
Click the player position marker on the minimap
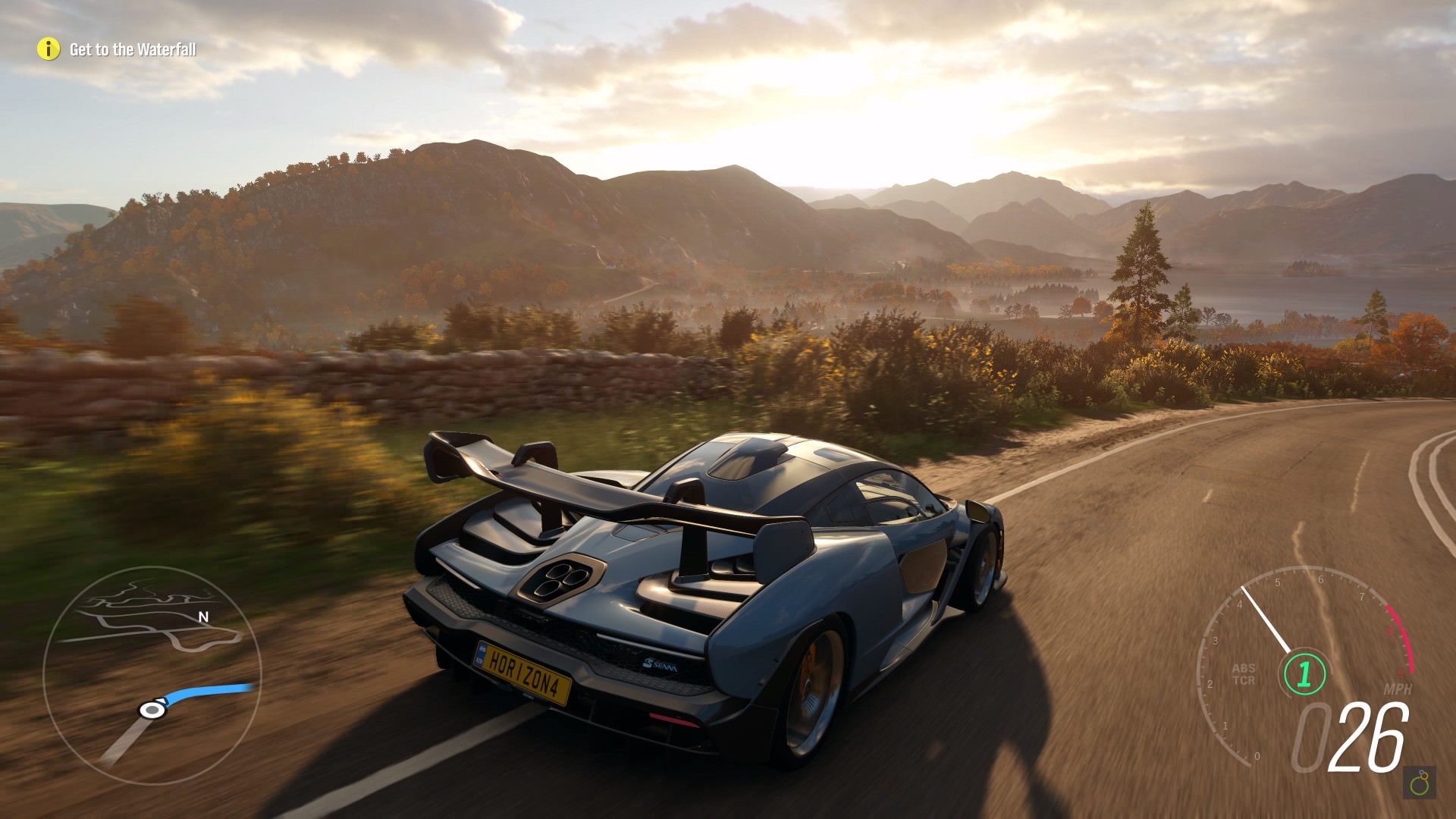tap(152, 710)
